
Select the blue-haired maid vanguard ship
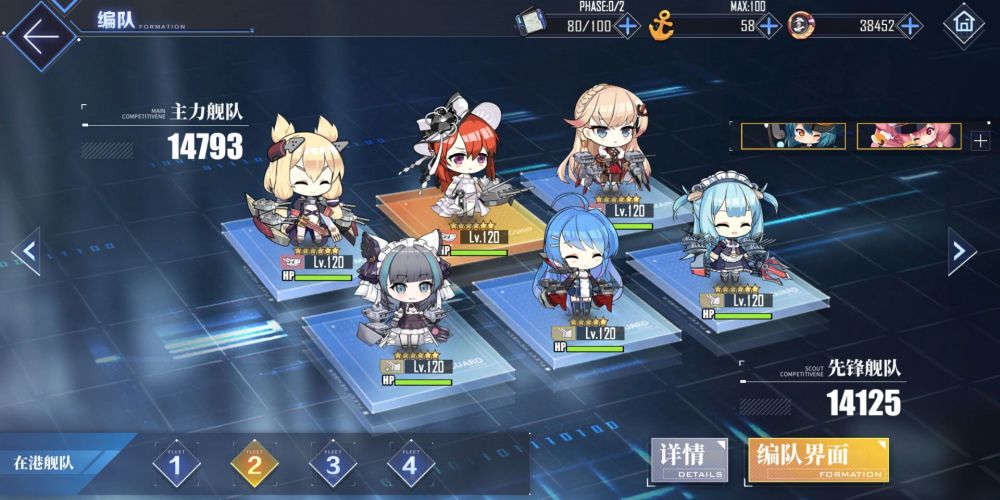726,240
